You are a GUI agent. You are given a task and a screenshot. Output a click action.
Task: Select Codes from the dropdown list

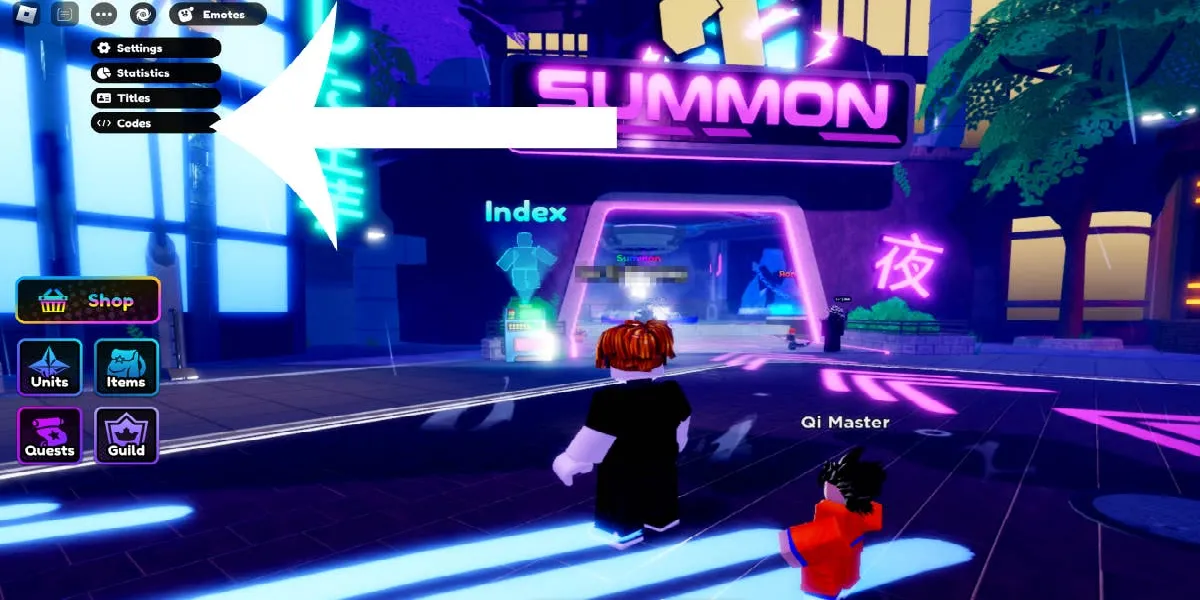pos(155,123)
